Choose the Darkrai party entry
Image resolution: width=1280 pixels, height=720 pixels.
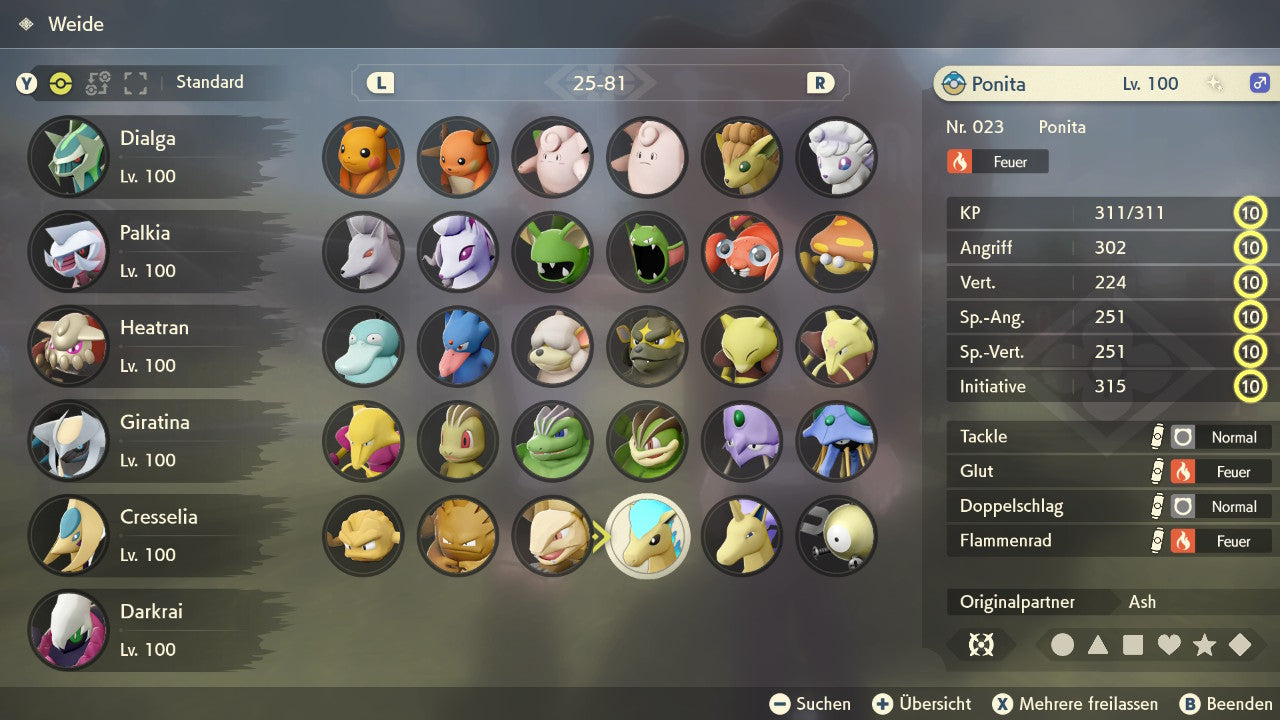tap(150, 630)
